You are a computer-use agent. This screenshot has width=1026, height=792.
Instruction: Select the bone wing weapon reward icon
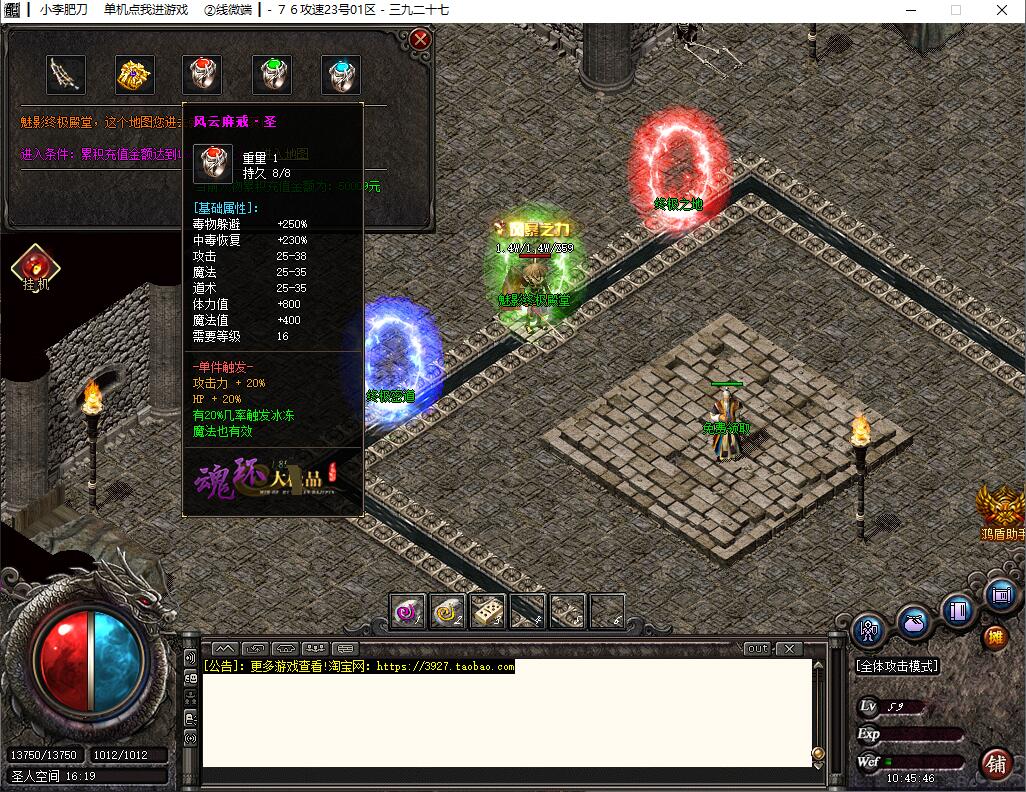click(x=66, y=75)
